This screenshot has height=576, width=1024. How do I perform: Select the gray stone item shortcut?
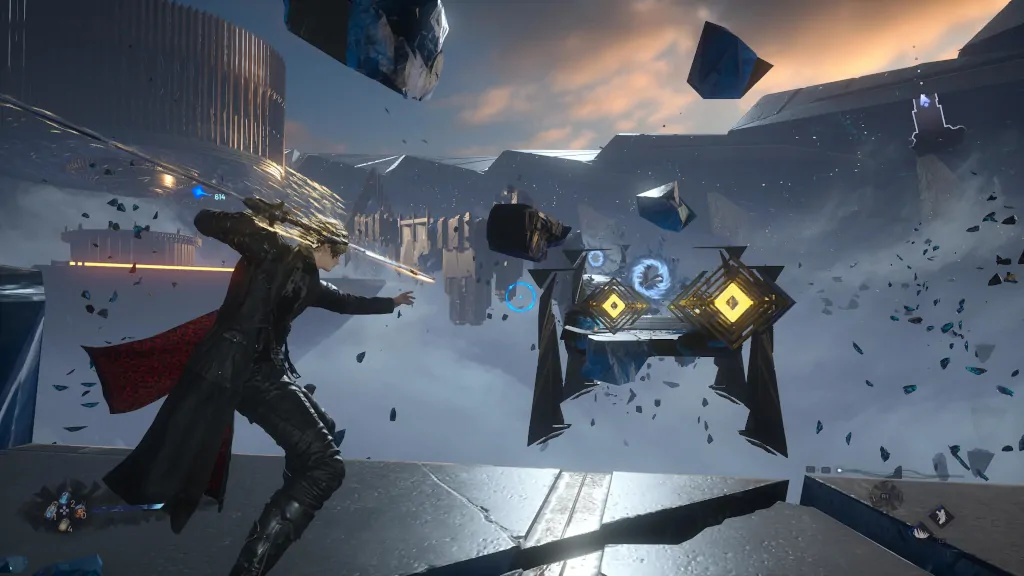click(x=65, y=524)
